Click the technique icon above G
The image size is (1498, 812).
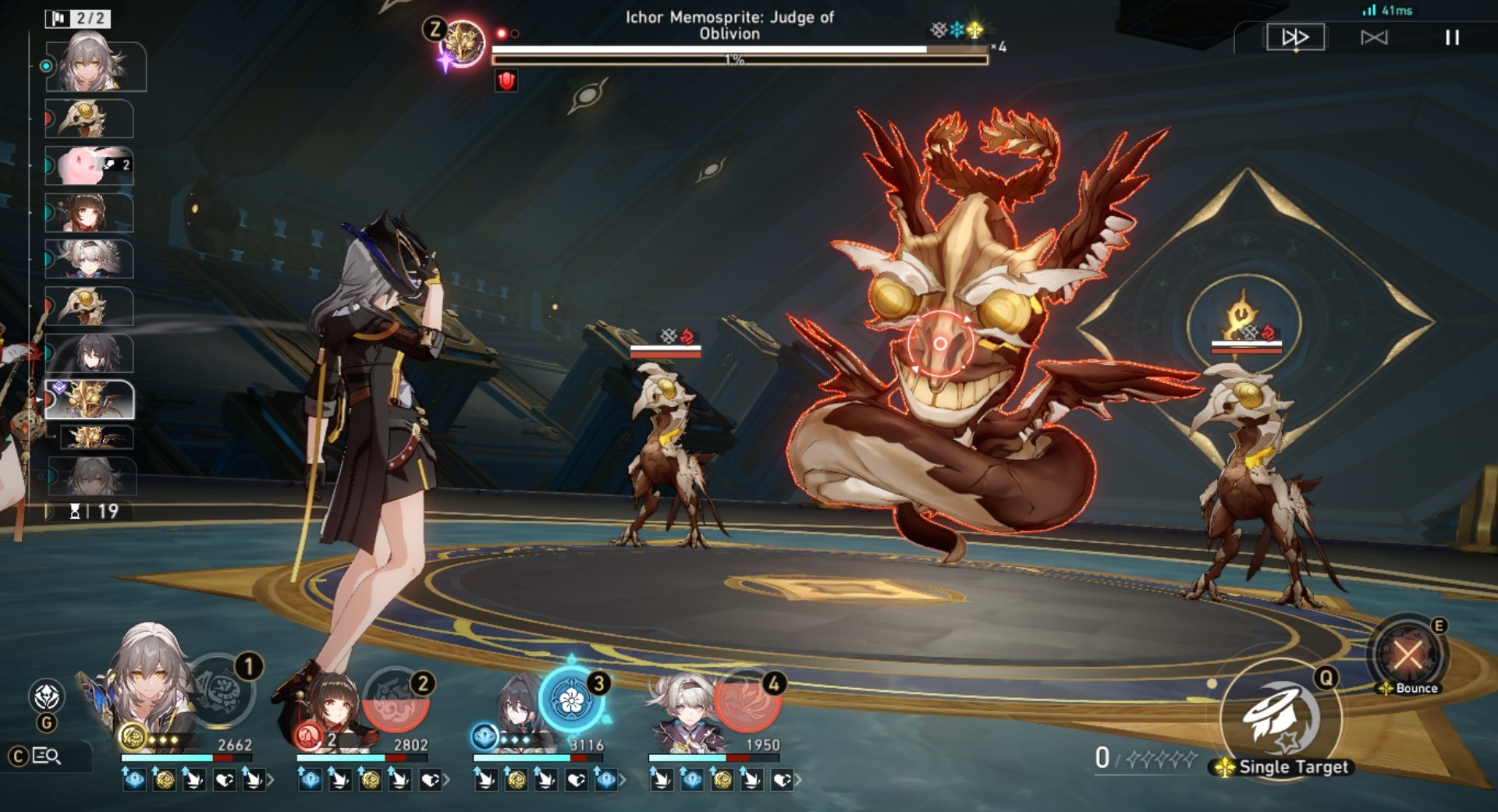coord(46,695)
